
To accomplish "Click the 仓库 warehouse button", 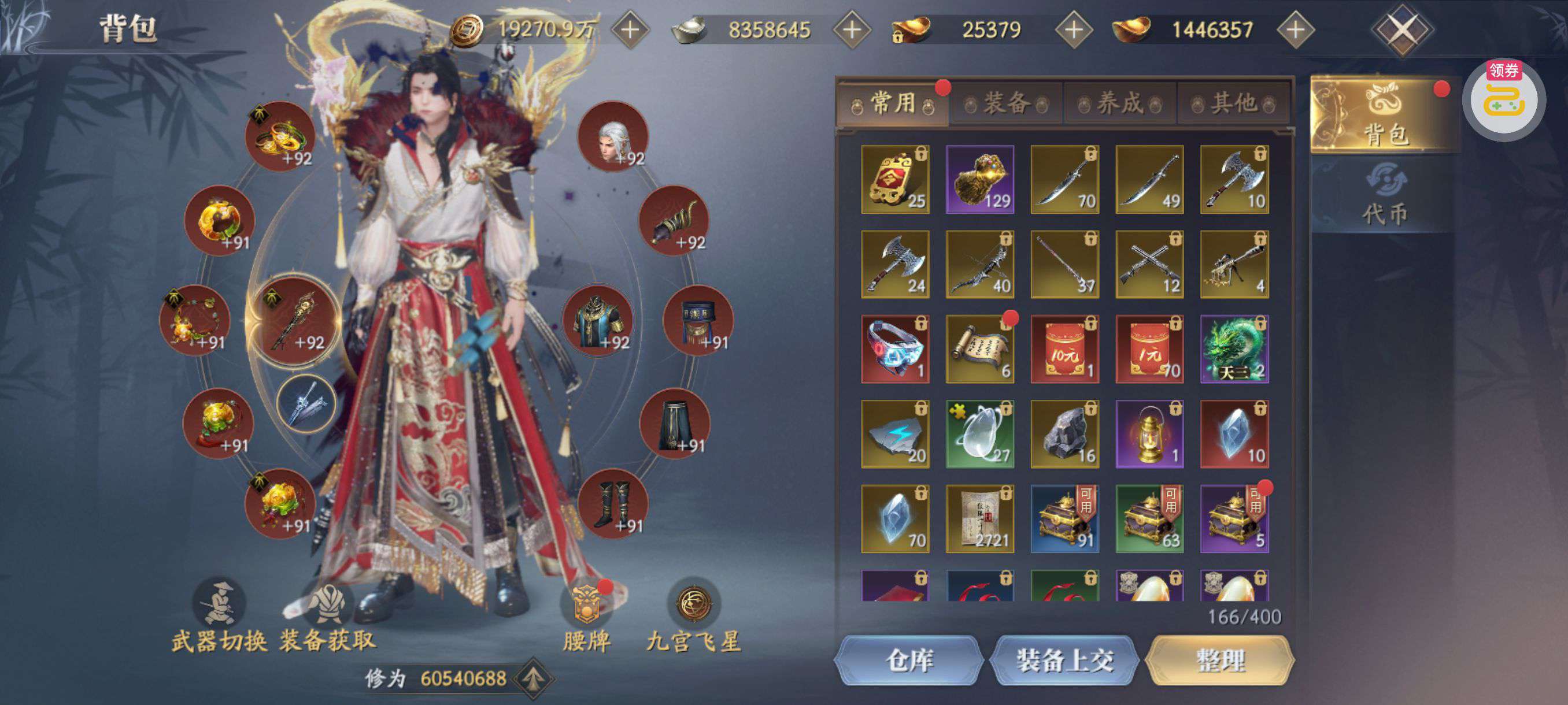I will 909,661.
